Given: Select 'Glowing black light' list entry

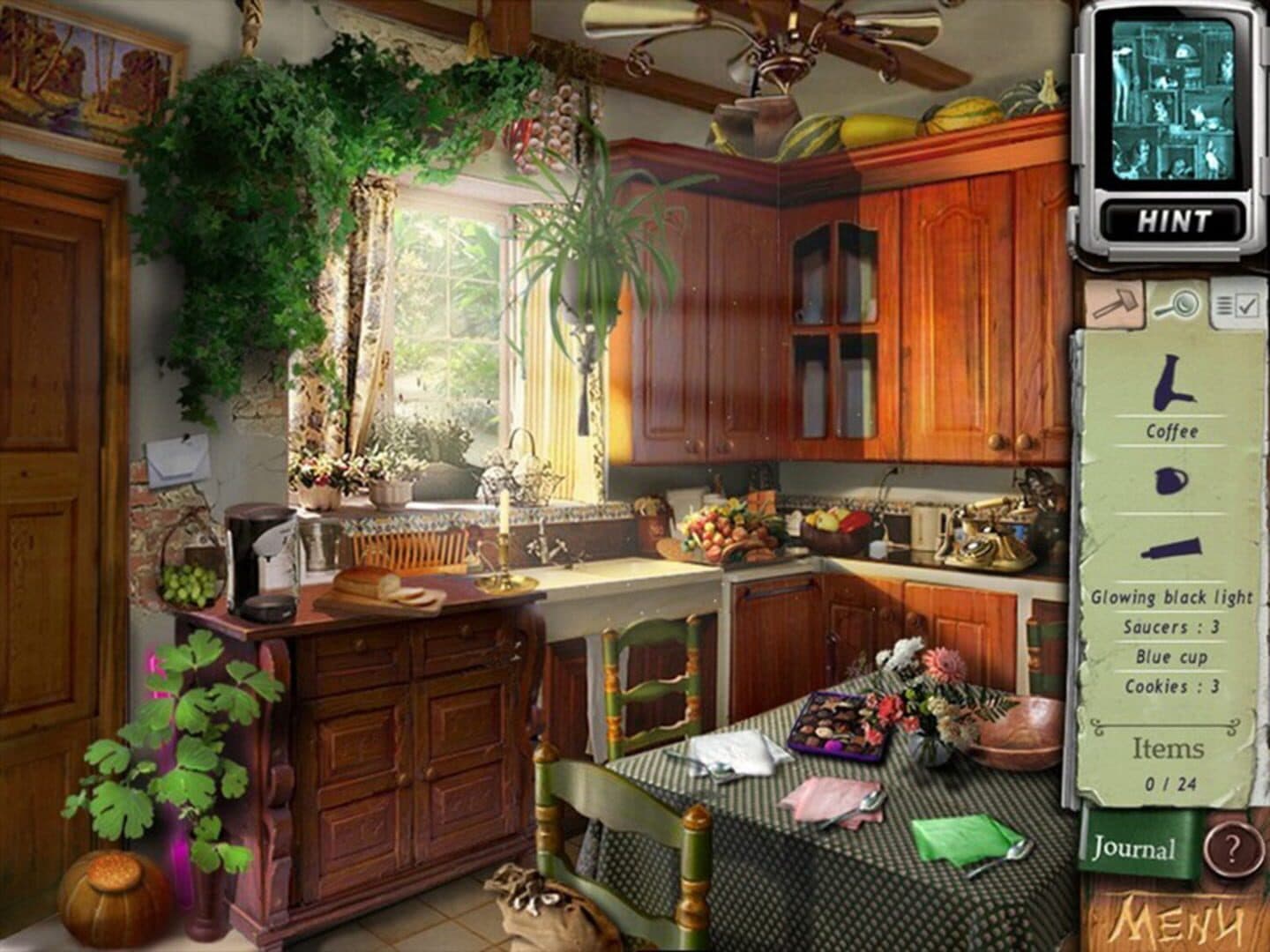Looking at the screenshot, I should 1172,597.
